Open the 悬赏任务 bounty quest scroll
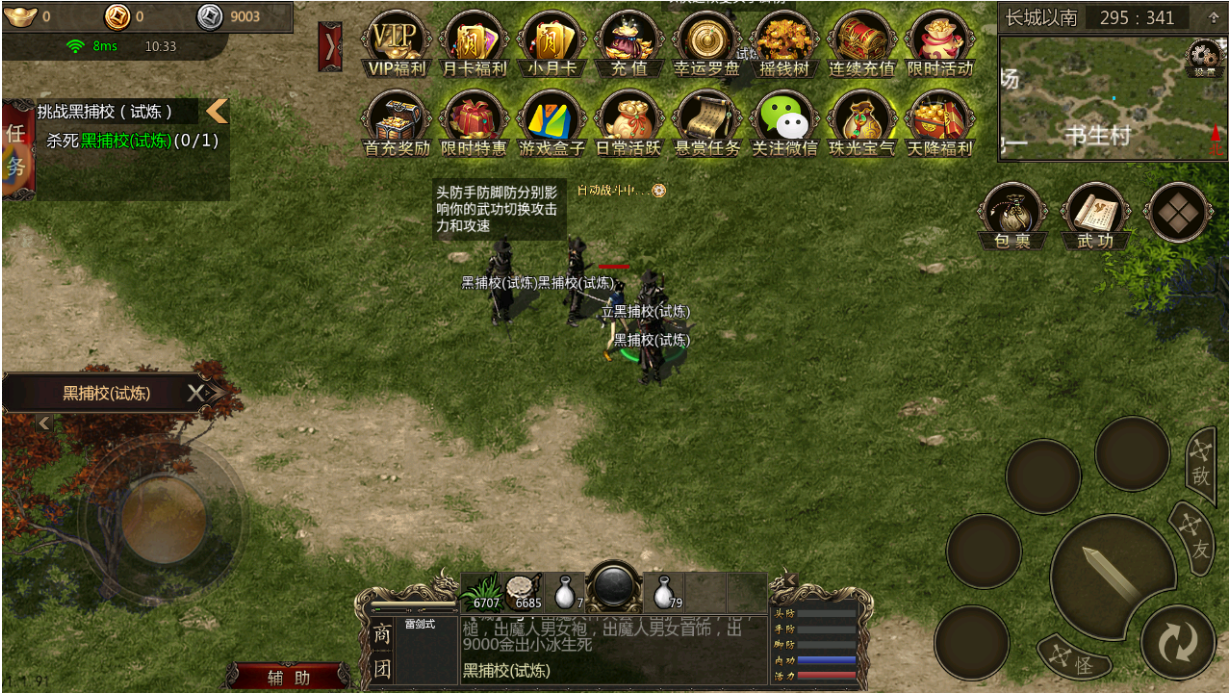The height and width of the screenshot is (695, 1230). (706, 123)
